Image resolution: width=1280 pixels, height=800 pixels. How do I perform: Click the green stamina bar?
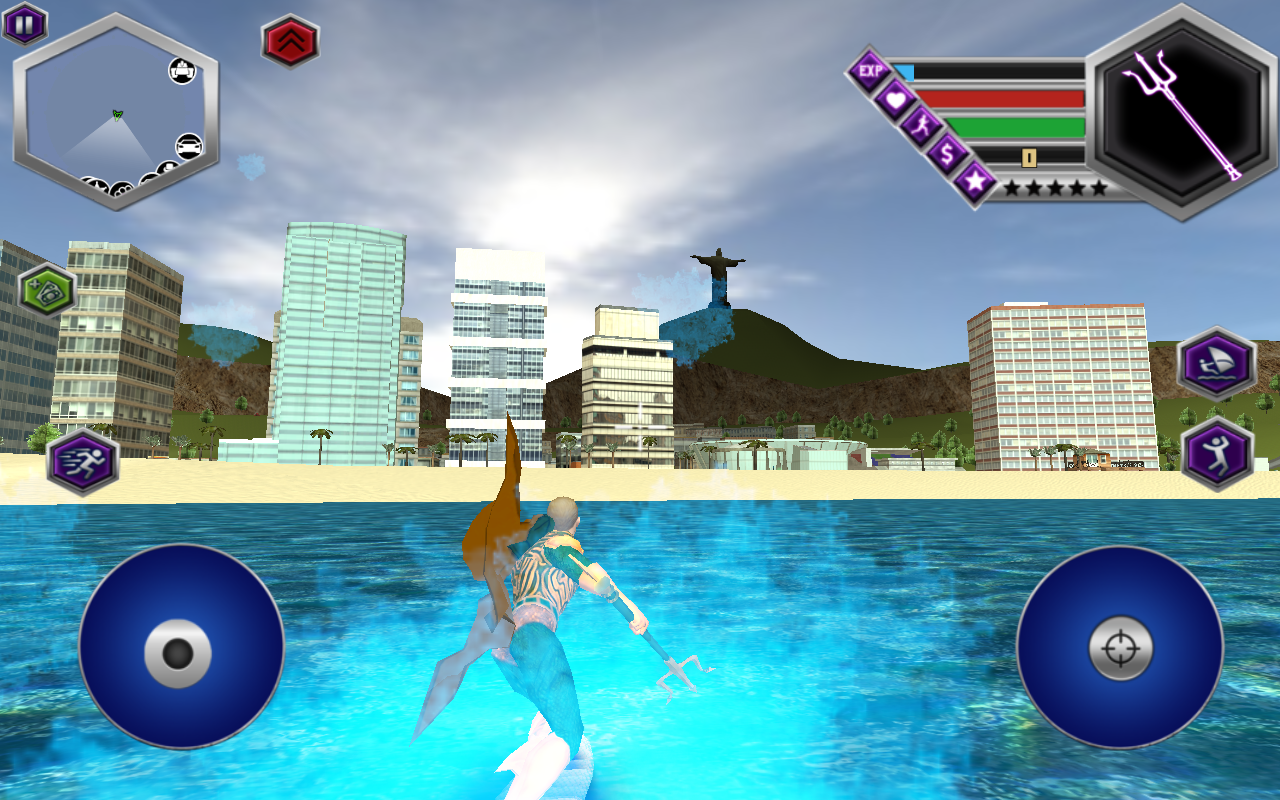pos(1015,128)
